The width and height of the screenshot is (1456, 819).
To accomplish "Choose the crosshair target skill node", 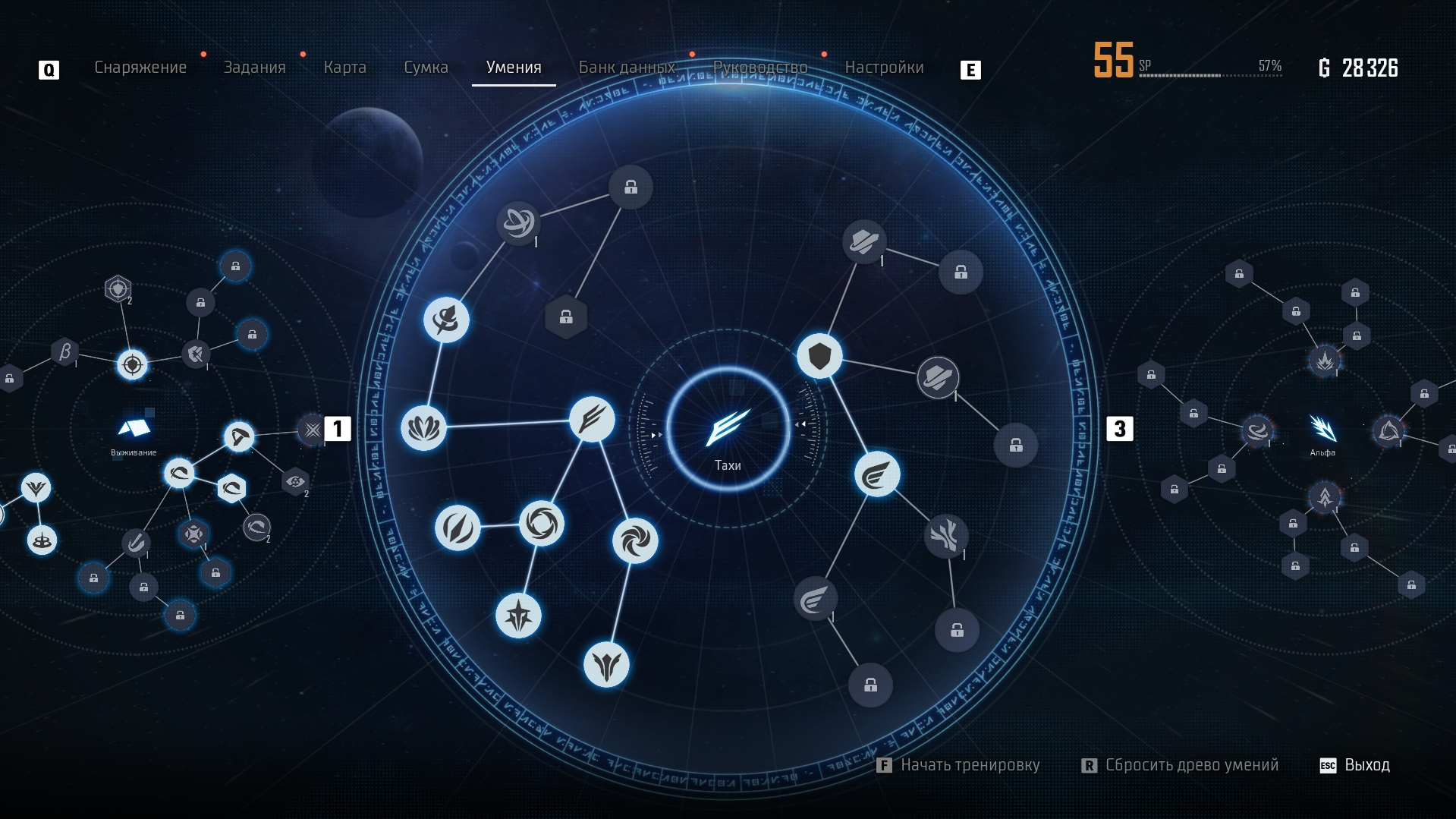I will click(133, 365).
